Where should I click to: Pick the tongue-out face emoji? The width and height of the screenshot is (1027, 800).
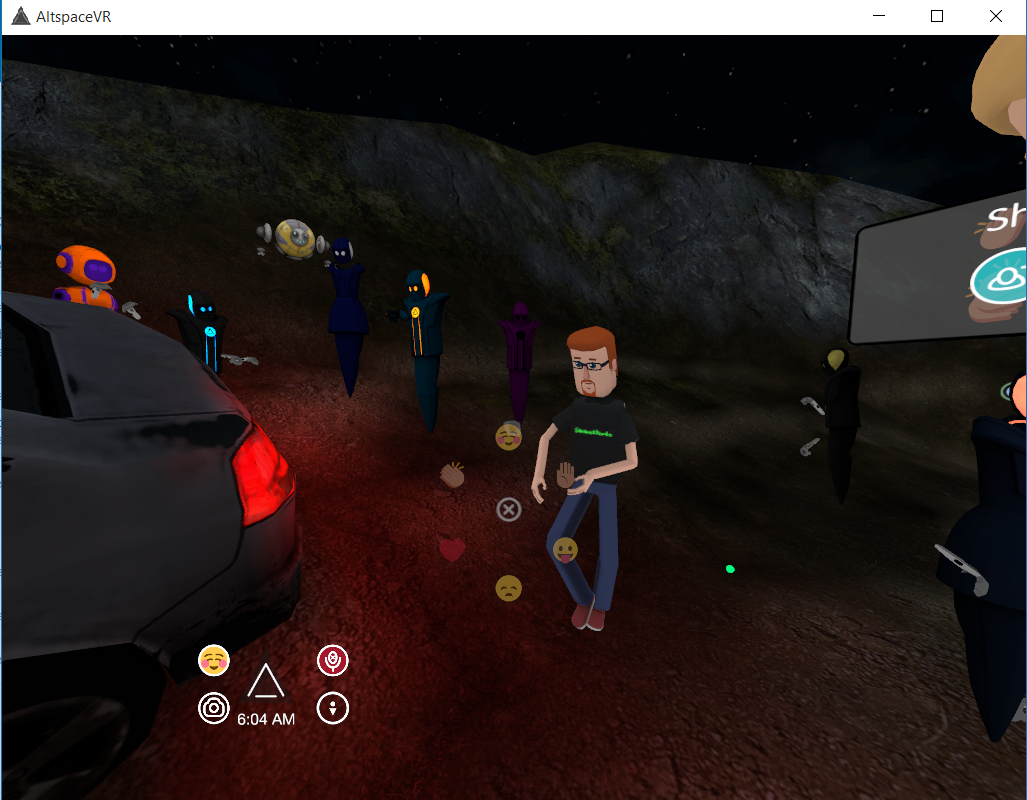(x=565, y=549)
